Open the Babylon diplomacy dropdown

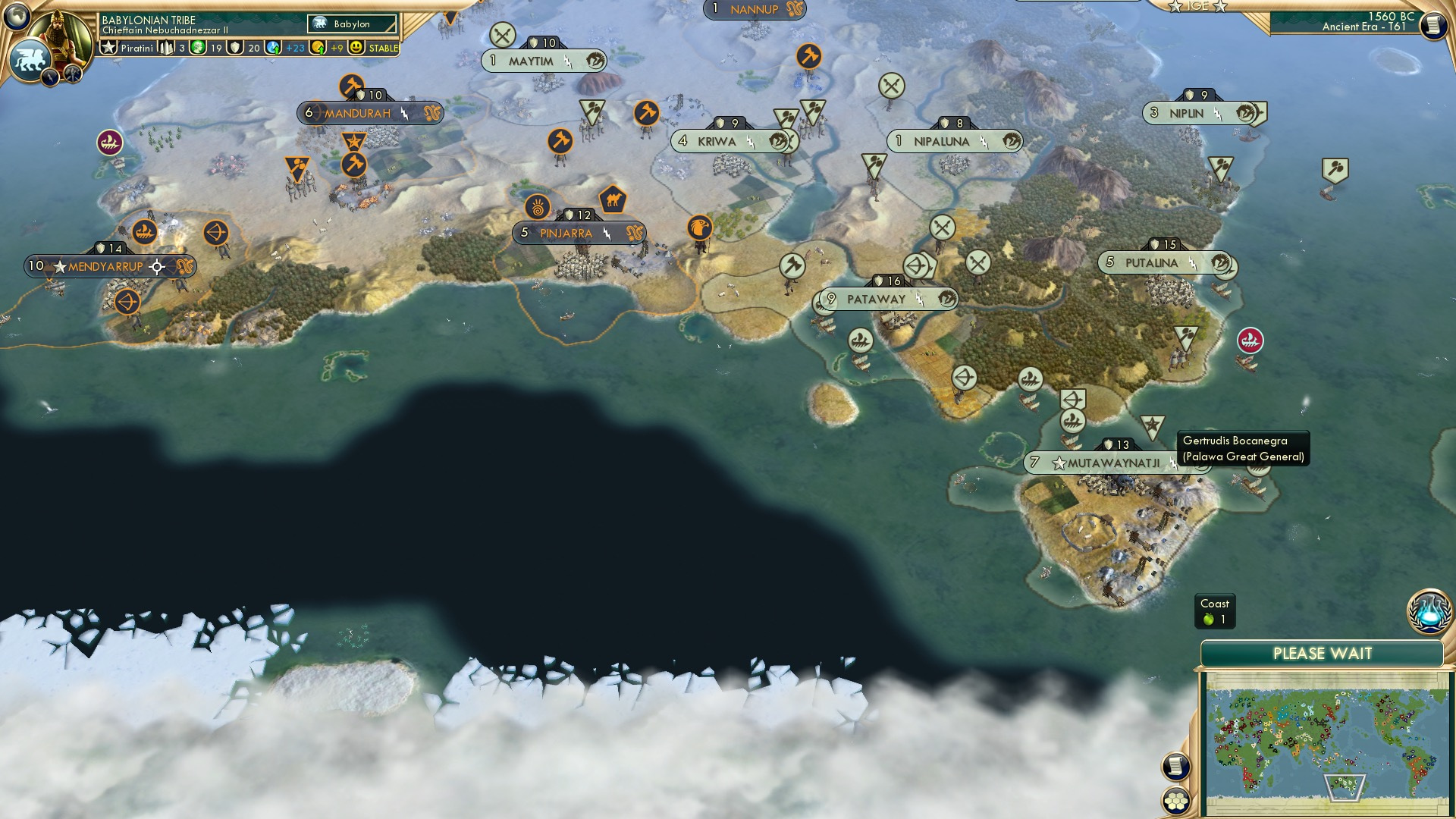pos(352,24)
